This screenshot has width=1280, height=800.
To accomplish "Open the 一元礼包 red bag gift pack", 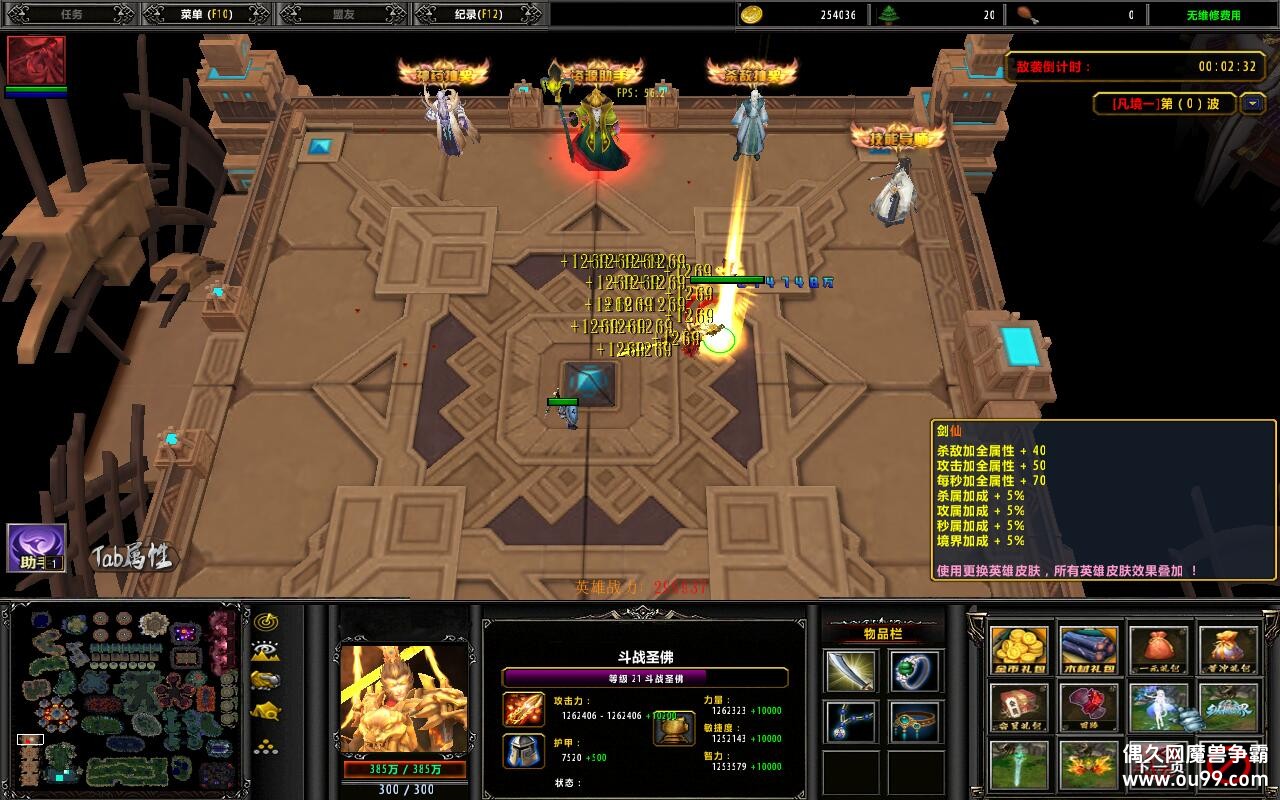I will 1159,651.
